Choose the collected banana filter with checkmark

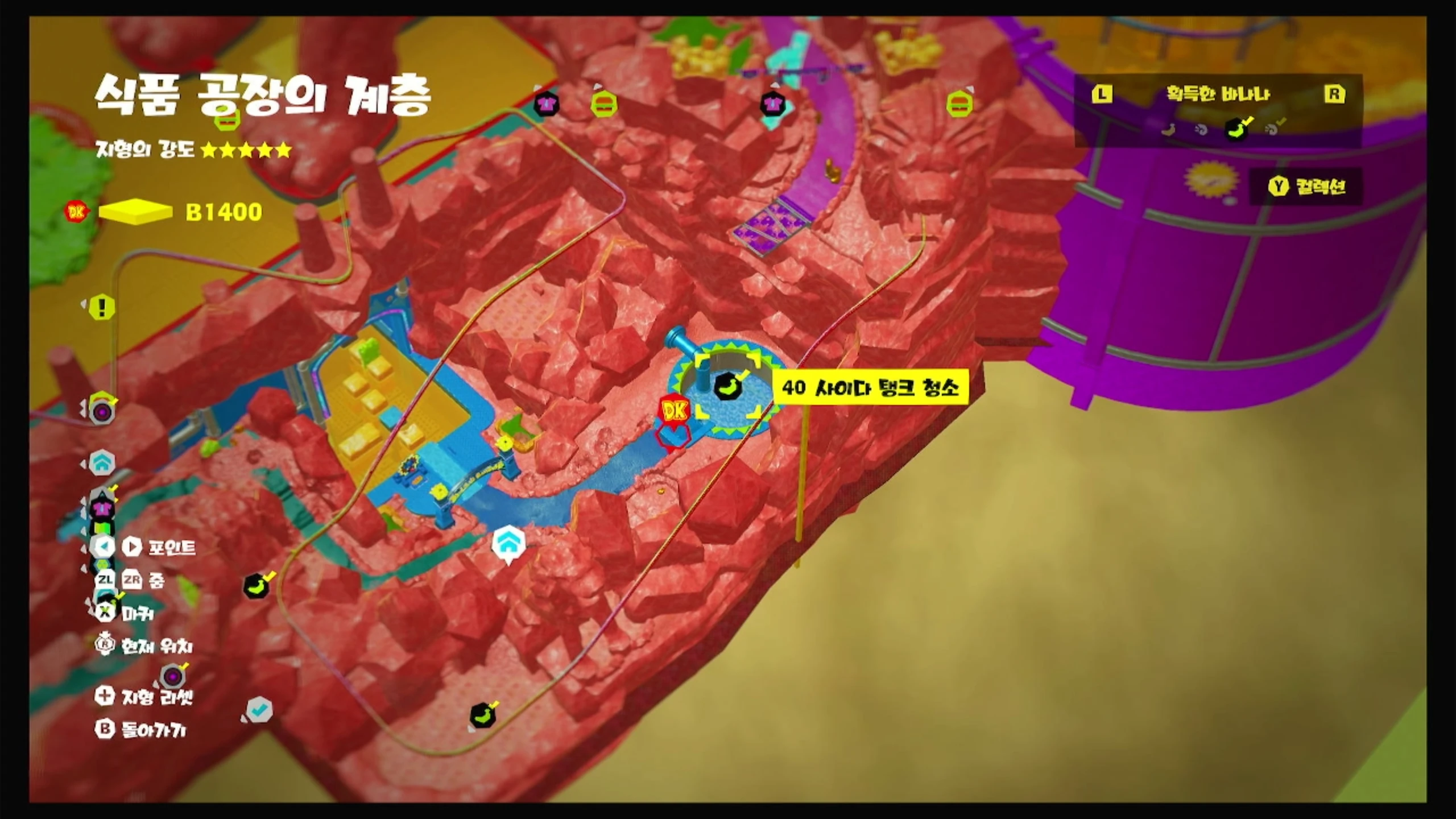[x=1236, y=129]
